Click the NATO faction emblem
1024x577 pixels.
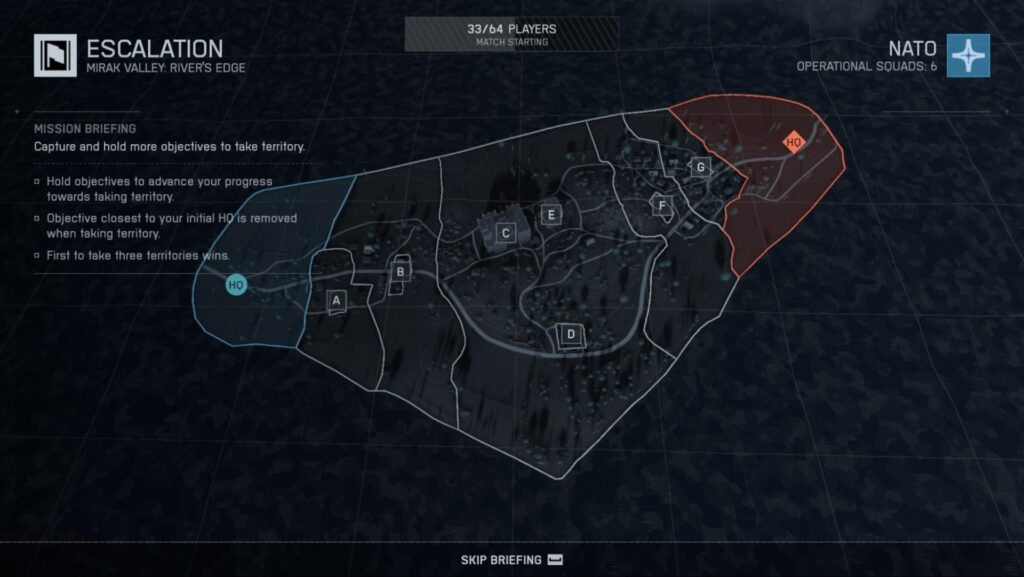968,55
